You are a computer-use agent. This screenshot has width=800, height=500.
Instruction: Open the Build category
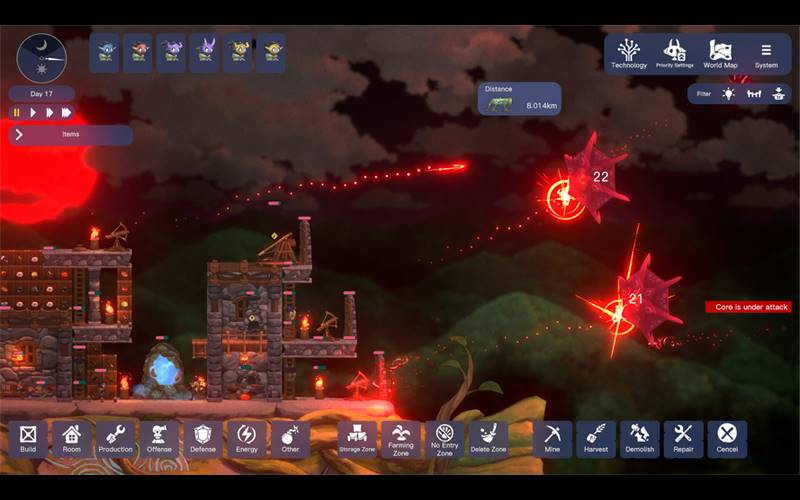tap(28, 439)
